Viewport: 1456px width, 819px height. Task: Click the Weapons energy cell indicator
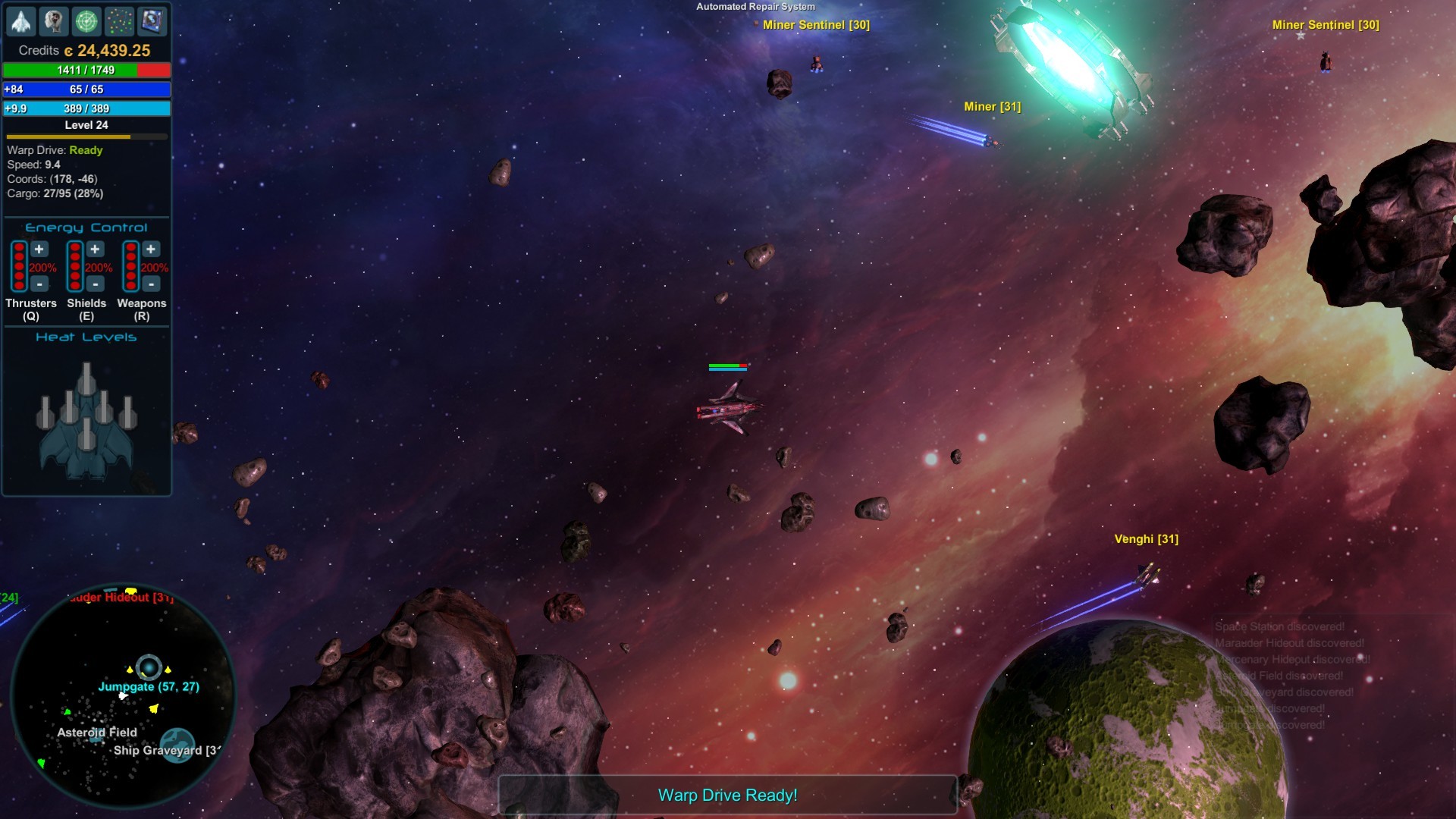[x=130, y=265]
